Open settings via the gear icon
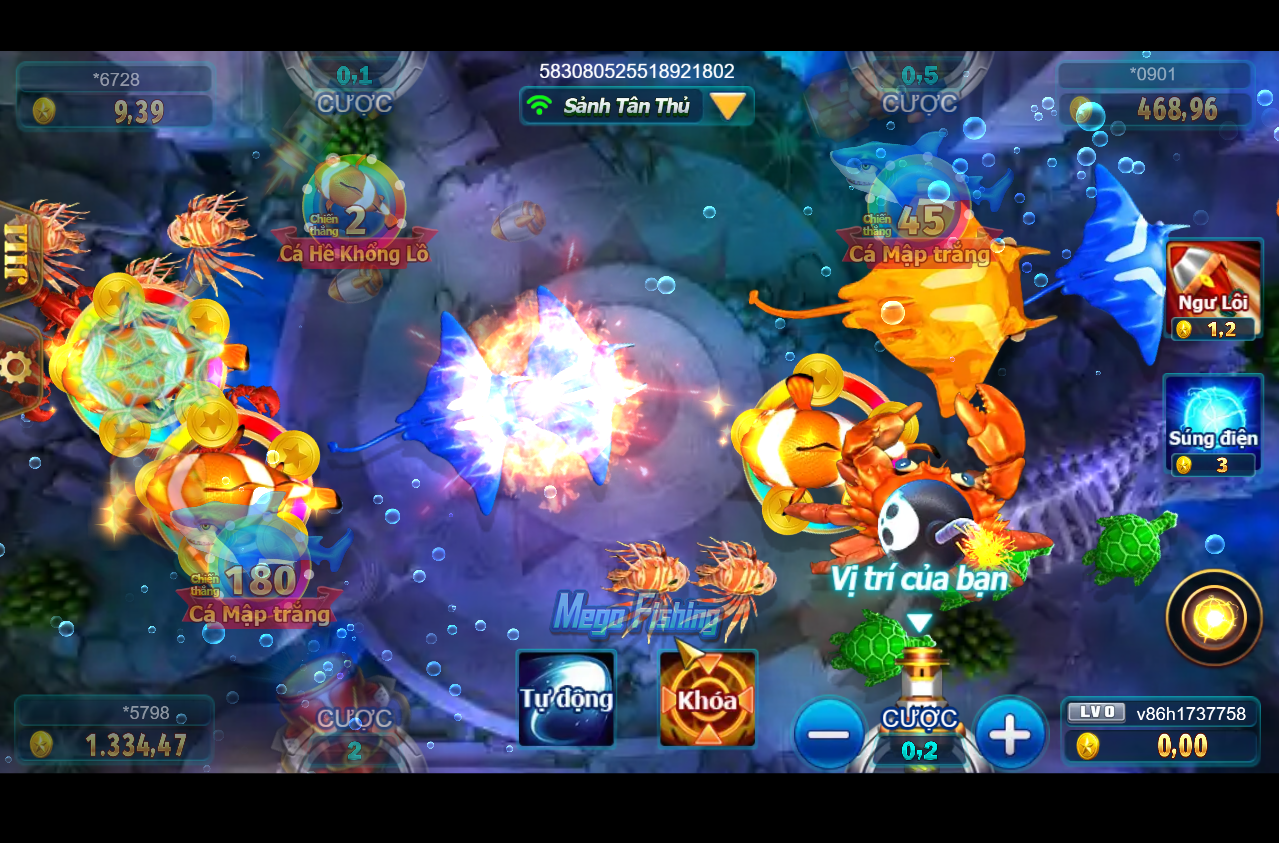 15,368
